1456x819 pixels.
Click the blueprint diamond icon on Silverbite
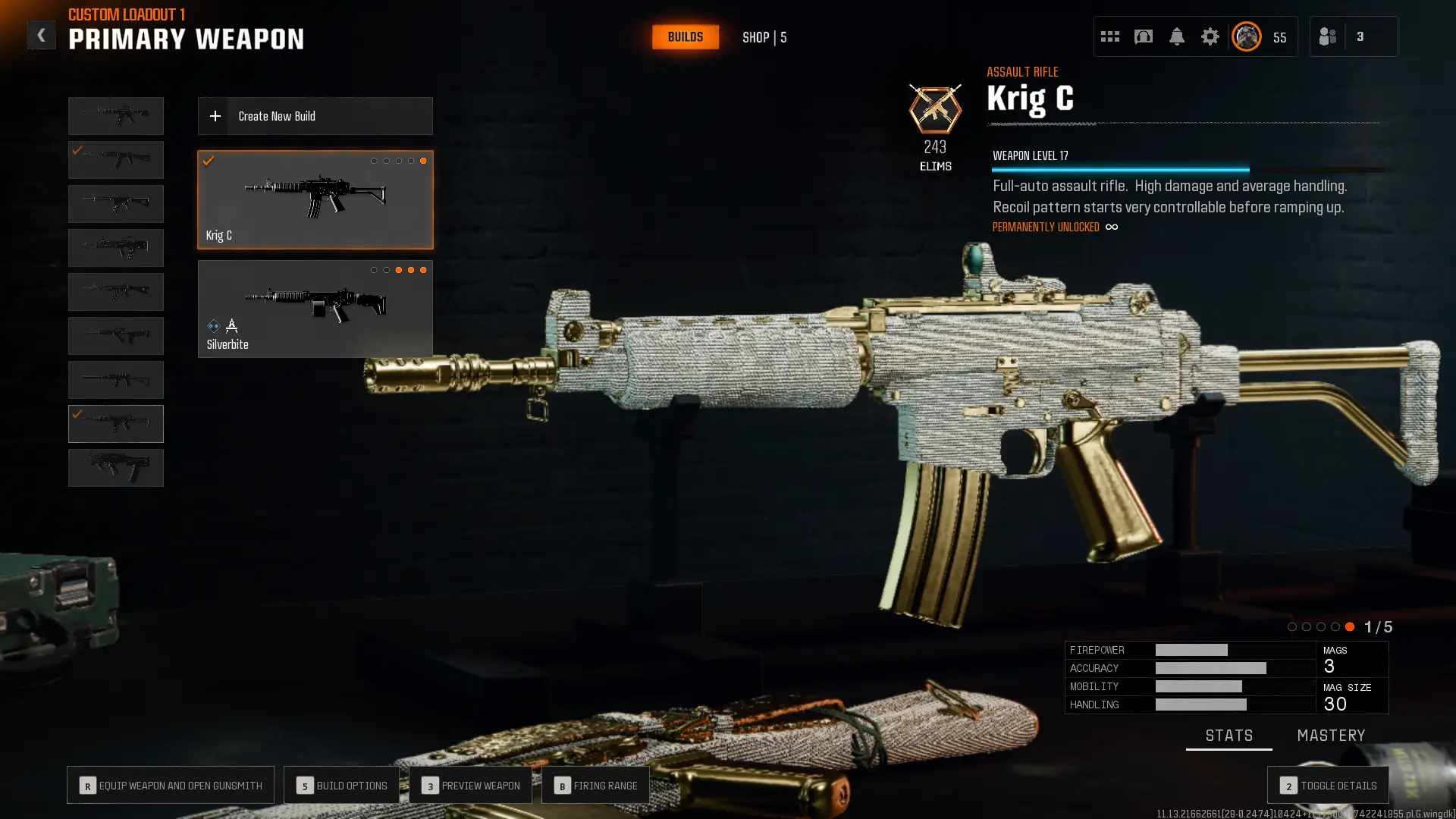click(x=213, y=326)
